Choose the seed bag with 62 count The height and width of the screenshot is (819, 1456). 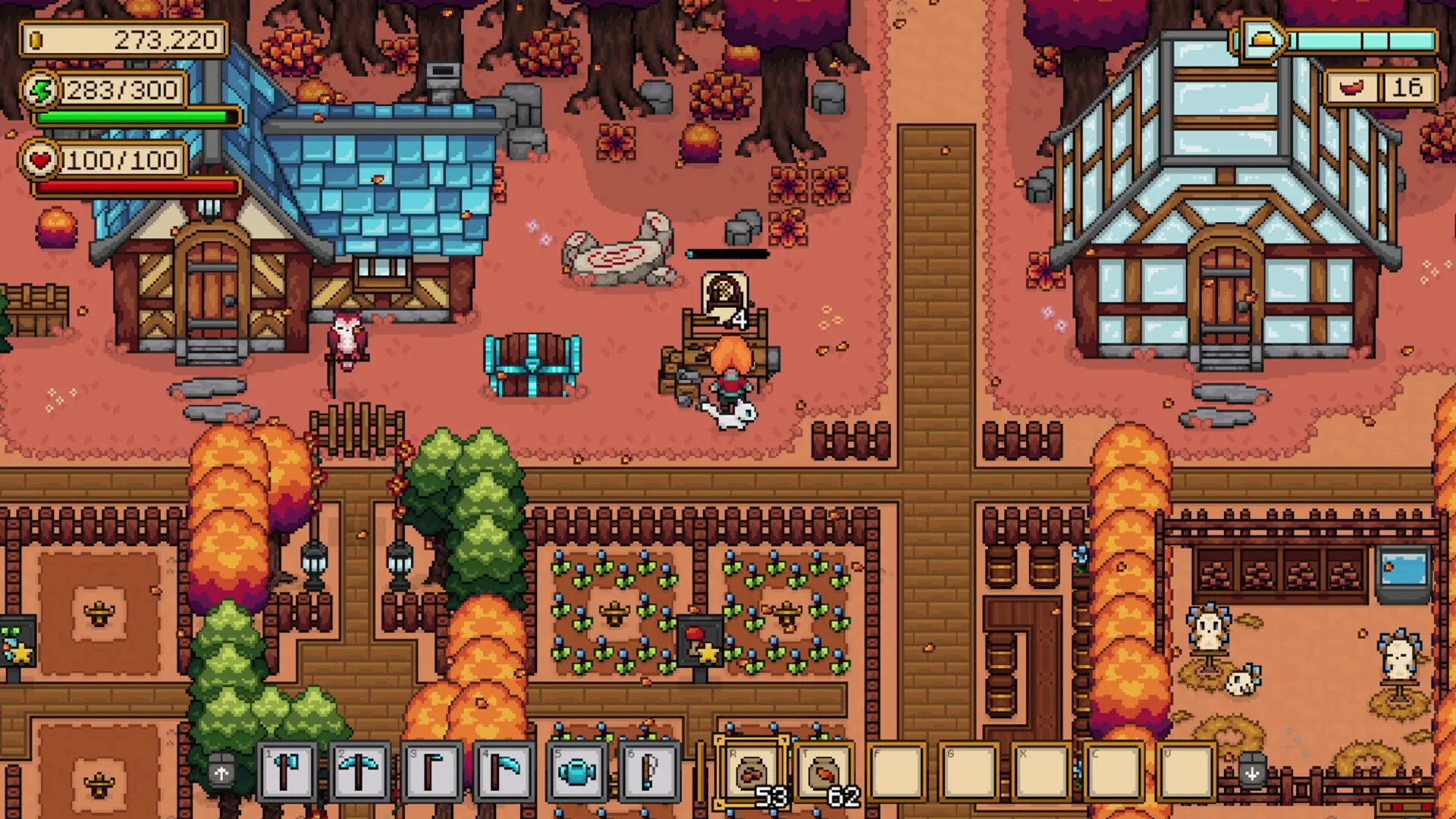coord(824,773)
